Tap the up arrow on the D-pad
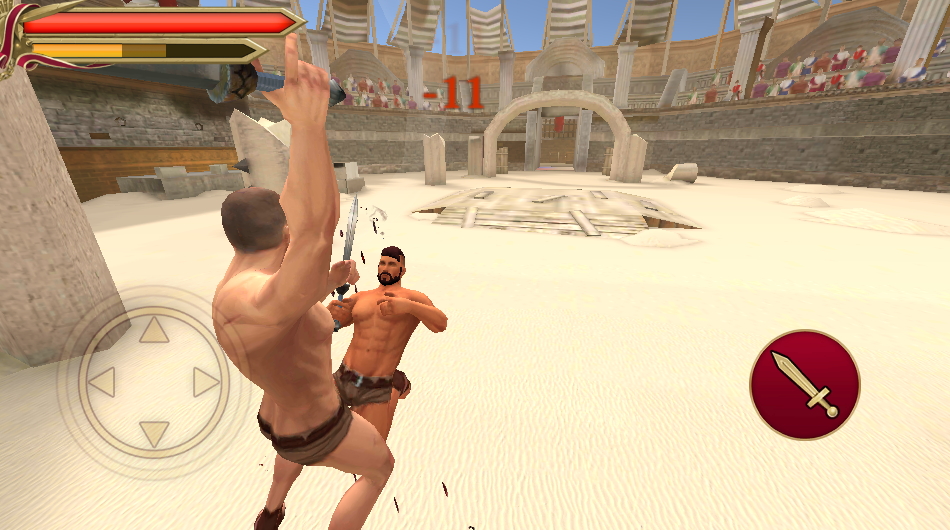The image size is (950, 530). (153, 330)
